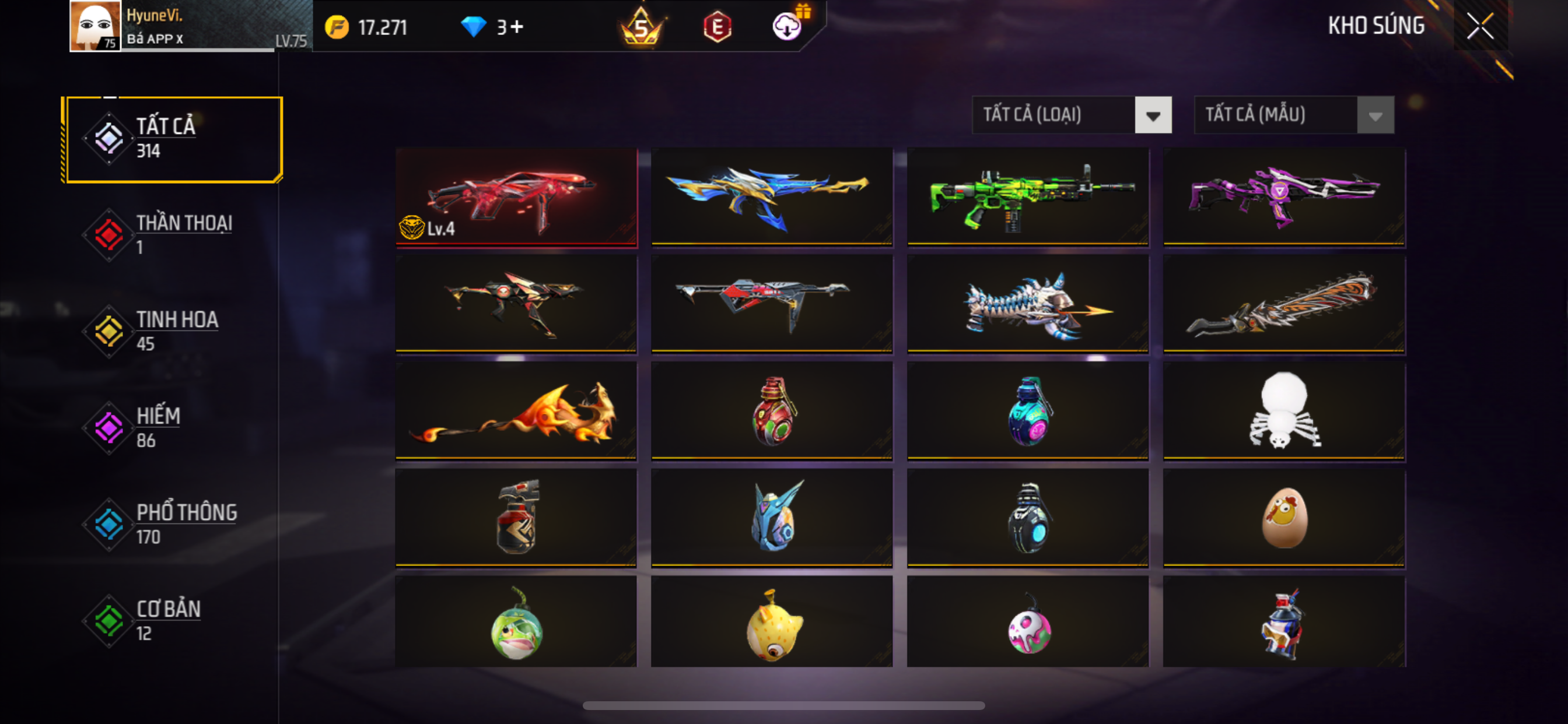Switch to the Phổ Thông tab
Viewport: 1568px width, 724px height.
coord(173,525)
